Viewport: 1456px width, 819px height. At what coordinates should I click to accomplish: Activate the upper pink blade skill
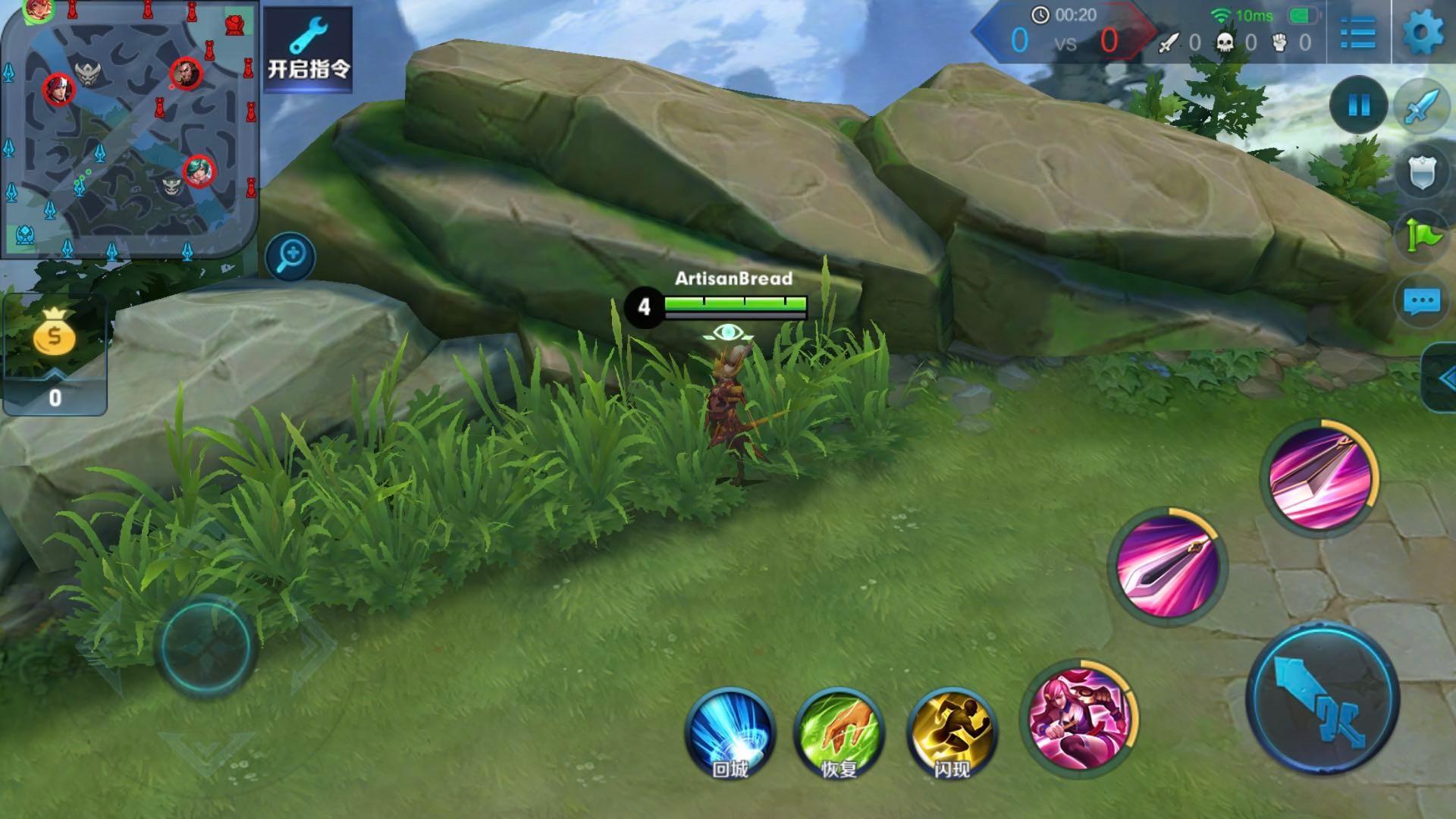(1320, 478)
